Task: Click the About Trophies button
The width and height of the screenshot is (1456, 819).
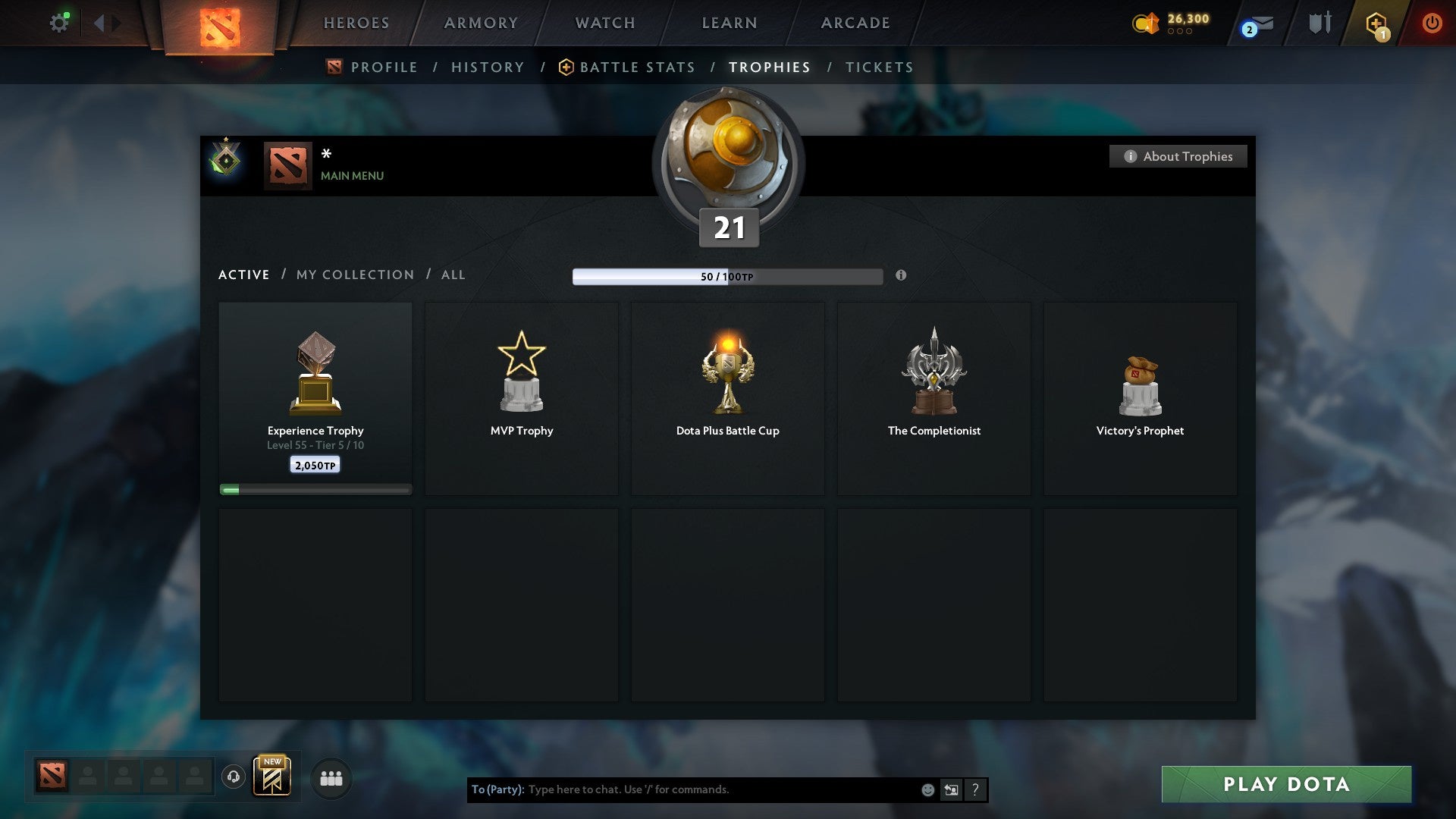Action: coord(1178,156)
